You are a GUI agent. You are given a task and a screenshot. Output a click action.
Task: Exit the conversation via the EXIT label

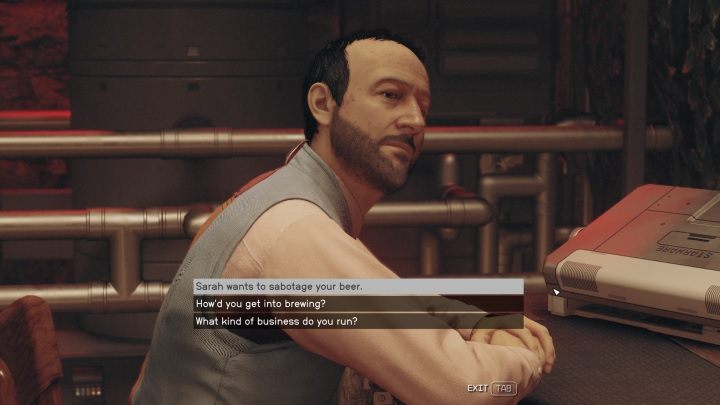[x=477, y=388]
